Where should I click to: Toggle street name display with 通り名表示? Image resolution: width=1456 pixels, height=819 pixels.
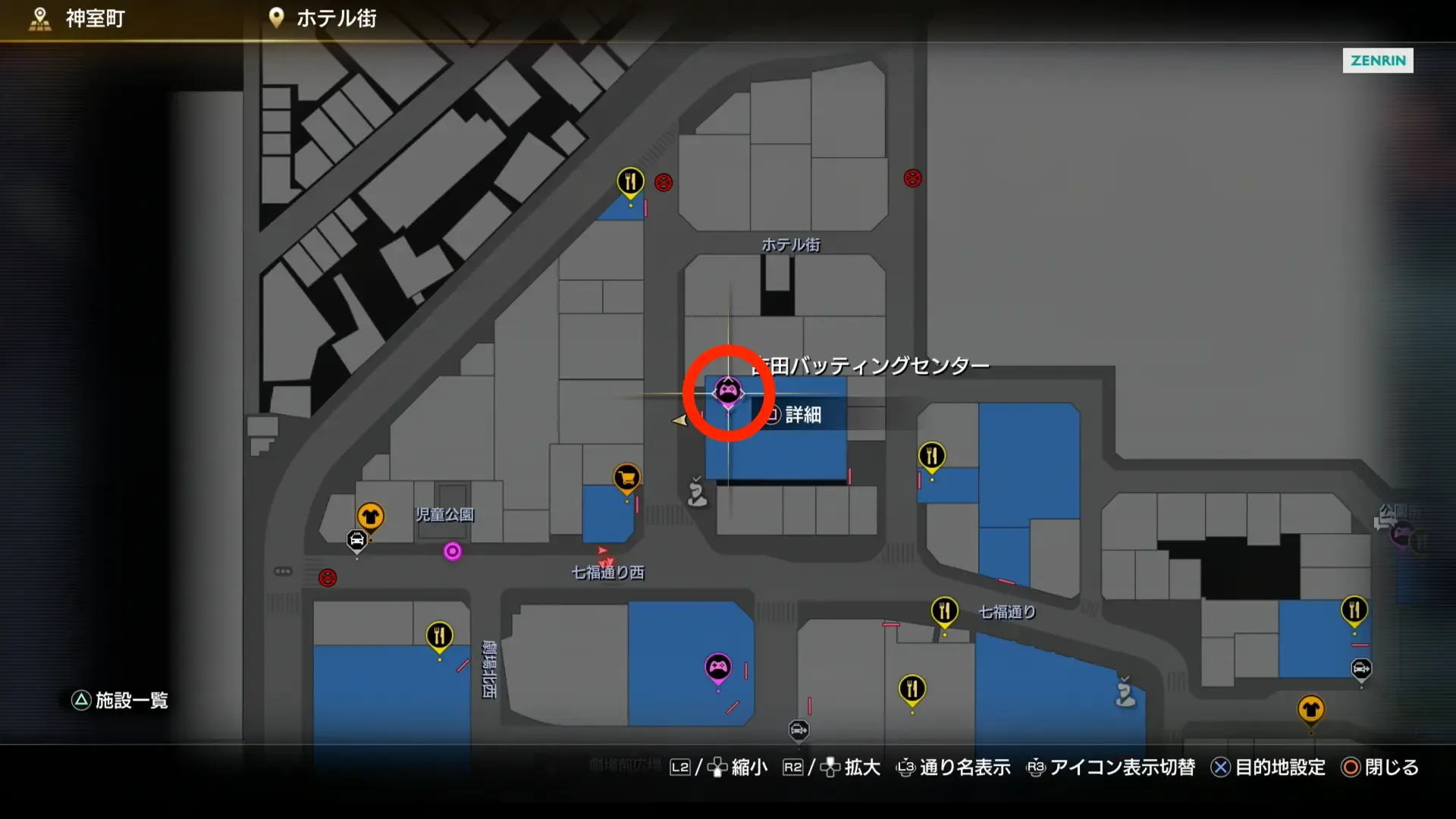click(963, 767)
